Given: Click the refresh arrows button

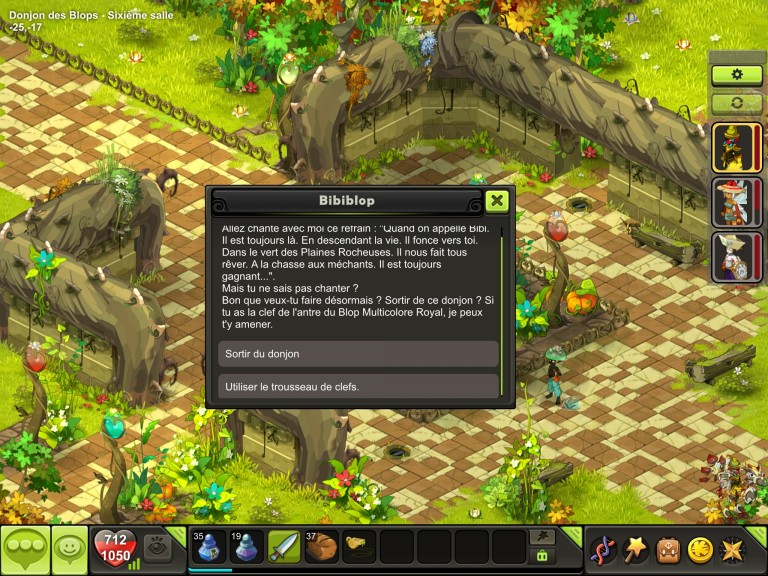Looking at the screenshot, I should pyautogui.click(x=737, y=102).
